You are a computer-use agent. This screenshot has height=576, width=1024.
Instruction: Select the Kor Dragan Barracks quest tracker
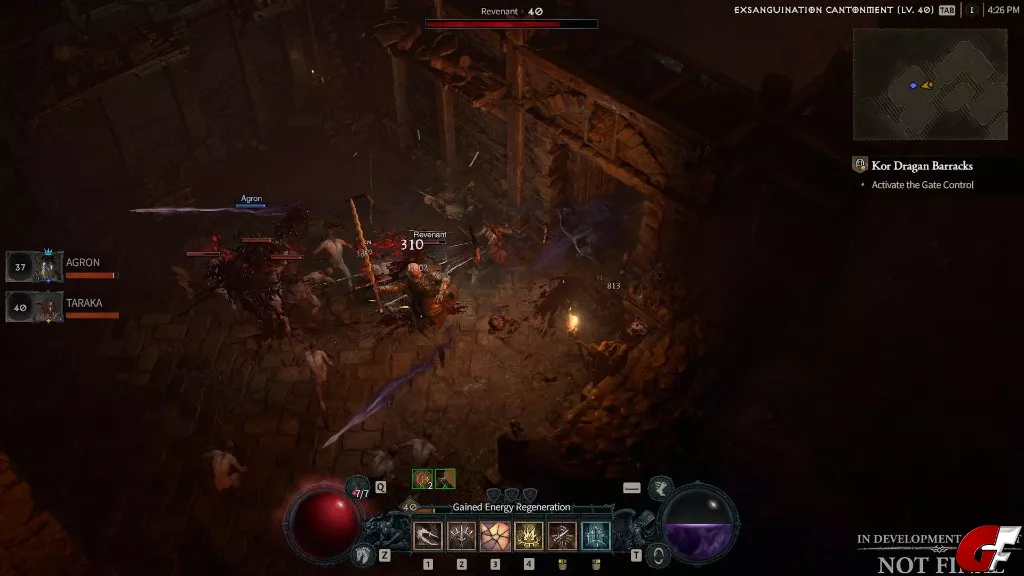pyautogui.click(x=921, y=166)
